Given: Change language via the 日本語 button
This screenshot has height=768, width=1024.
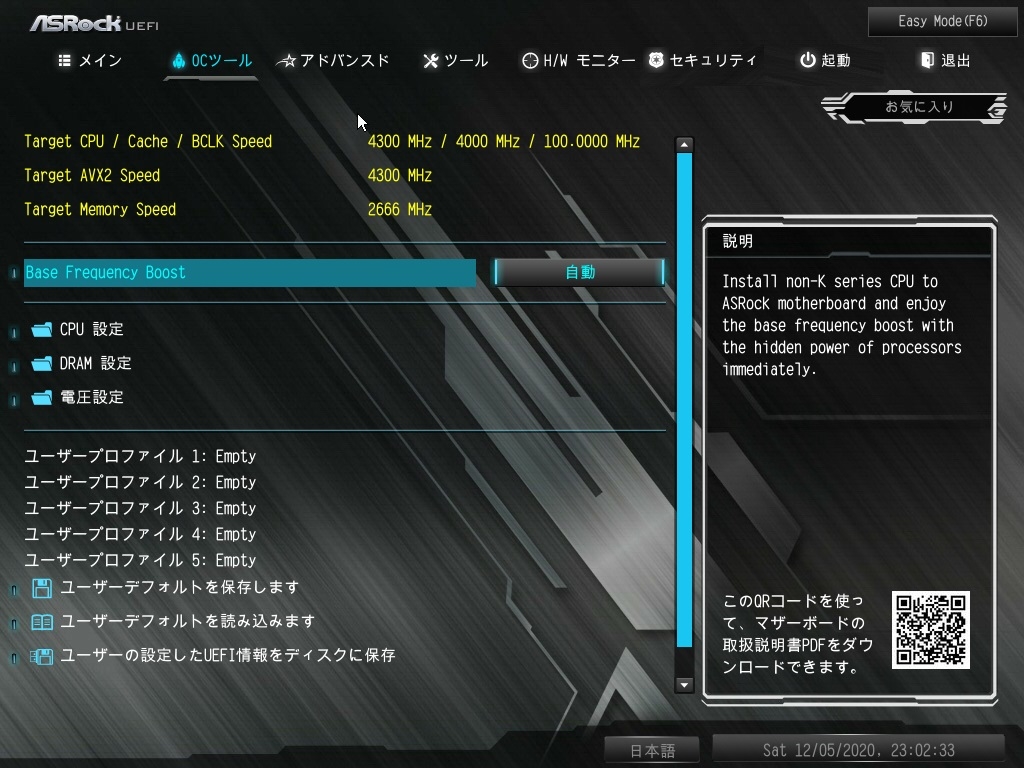Looking at the screenshot, I should pos(652,750).
